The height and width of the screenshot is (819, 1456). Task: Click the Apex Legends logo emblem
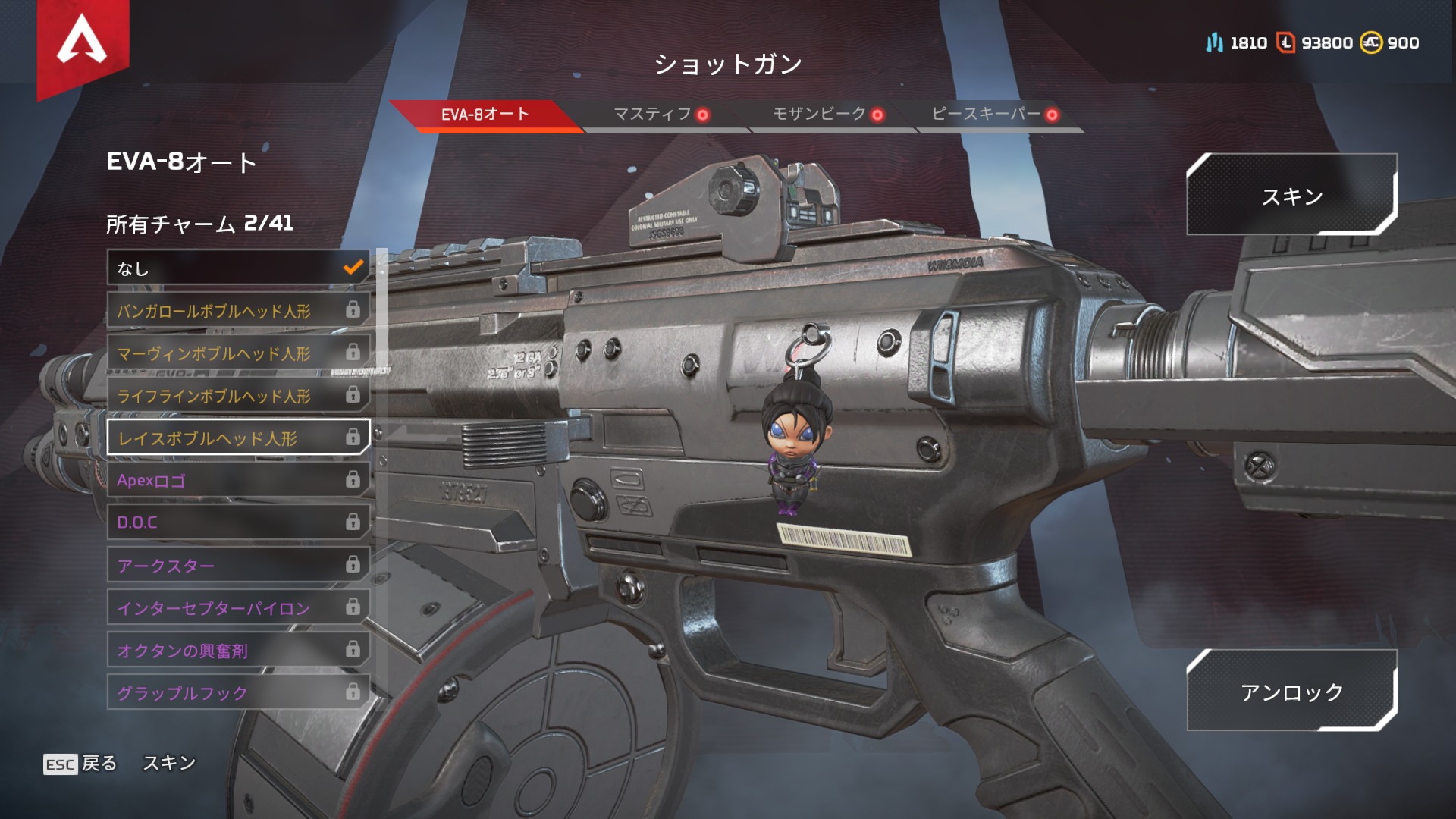coord(83,42)
